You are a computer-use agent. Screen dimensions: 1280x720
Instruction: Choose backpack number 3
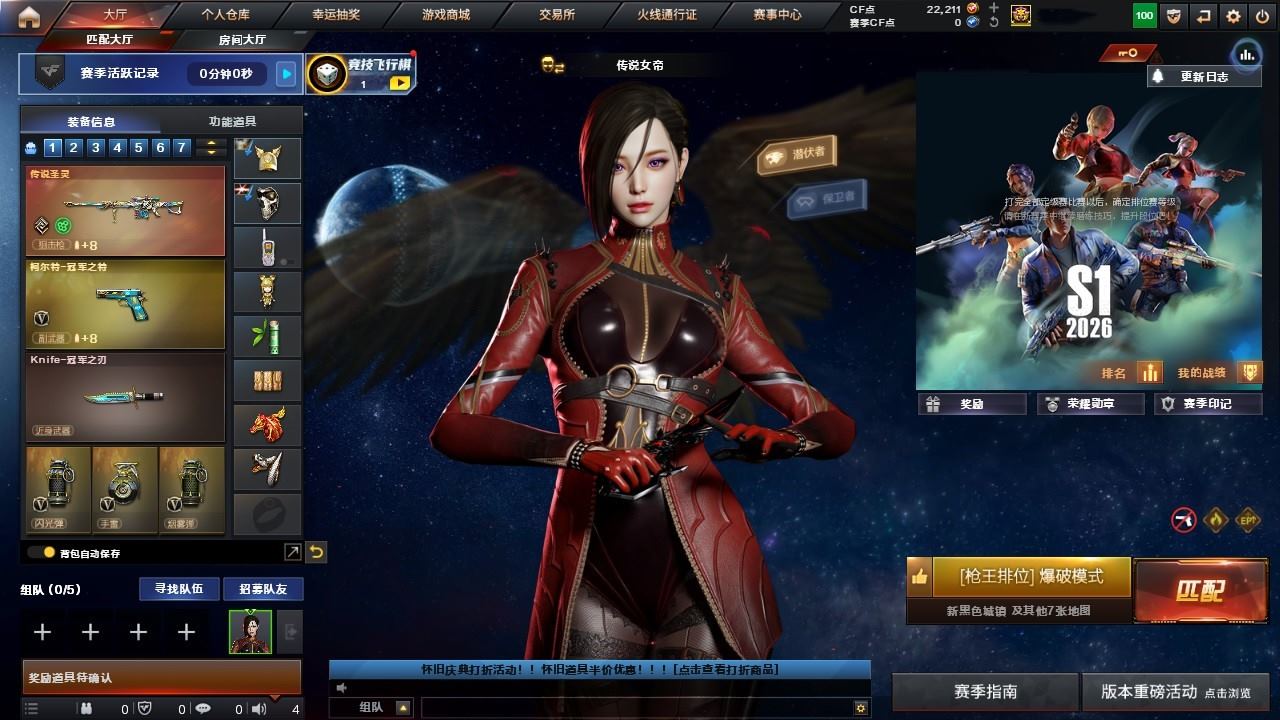(96, 148)
